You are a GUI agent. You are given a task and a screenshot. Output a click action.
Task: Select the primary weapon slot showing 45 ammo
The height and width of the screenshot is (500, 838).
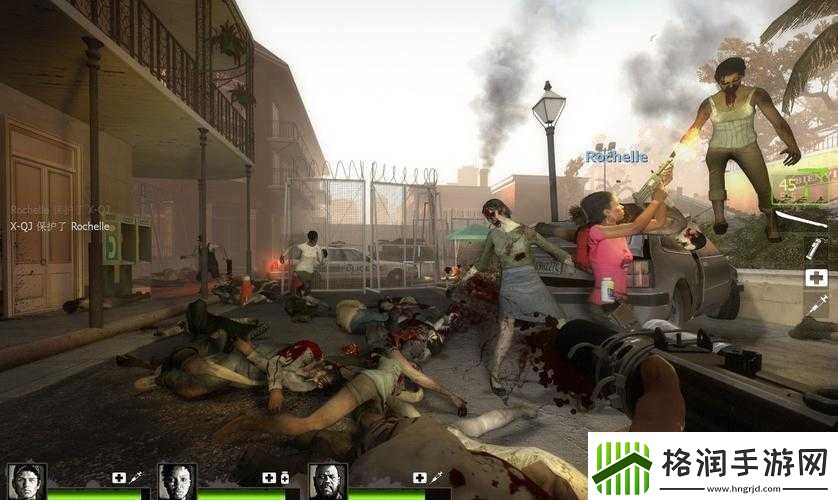click(802, 183)
